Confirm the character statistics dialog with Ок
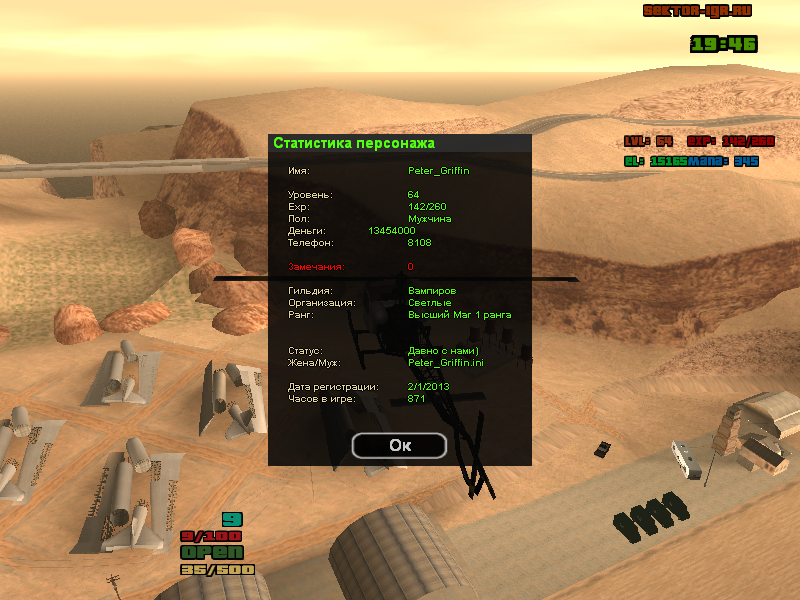Viewport: 800px width, 600px height. click(399, 445)
